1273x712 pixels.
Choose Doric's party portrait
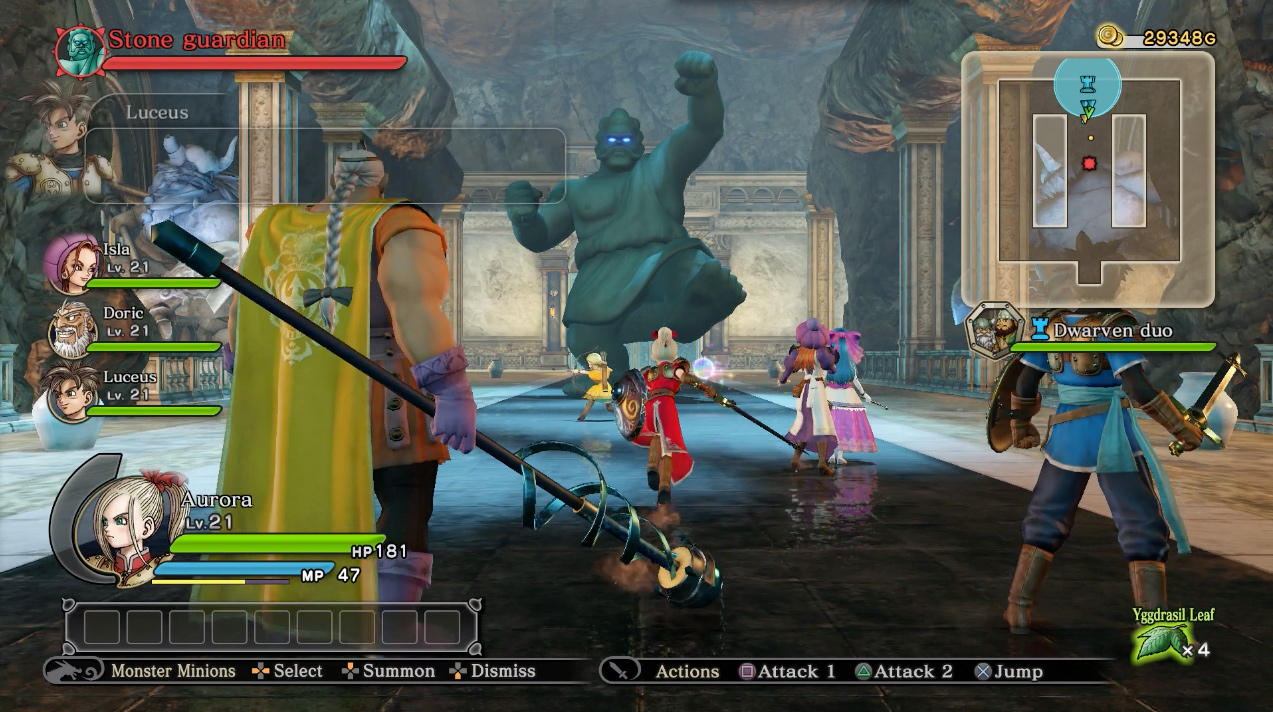(x=73, y=328)
